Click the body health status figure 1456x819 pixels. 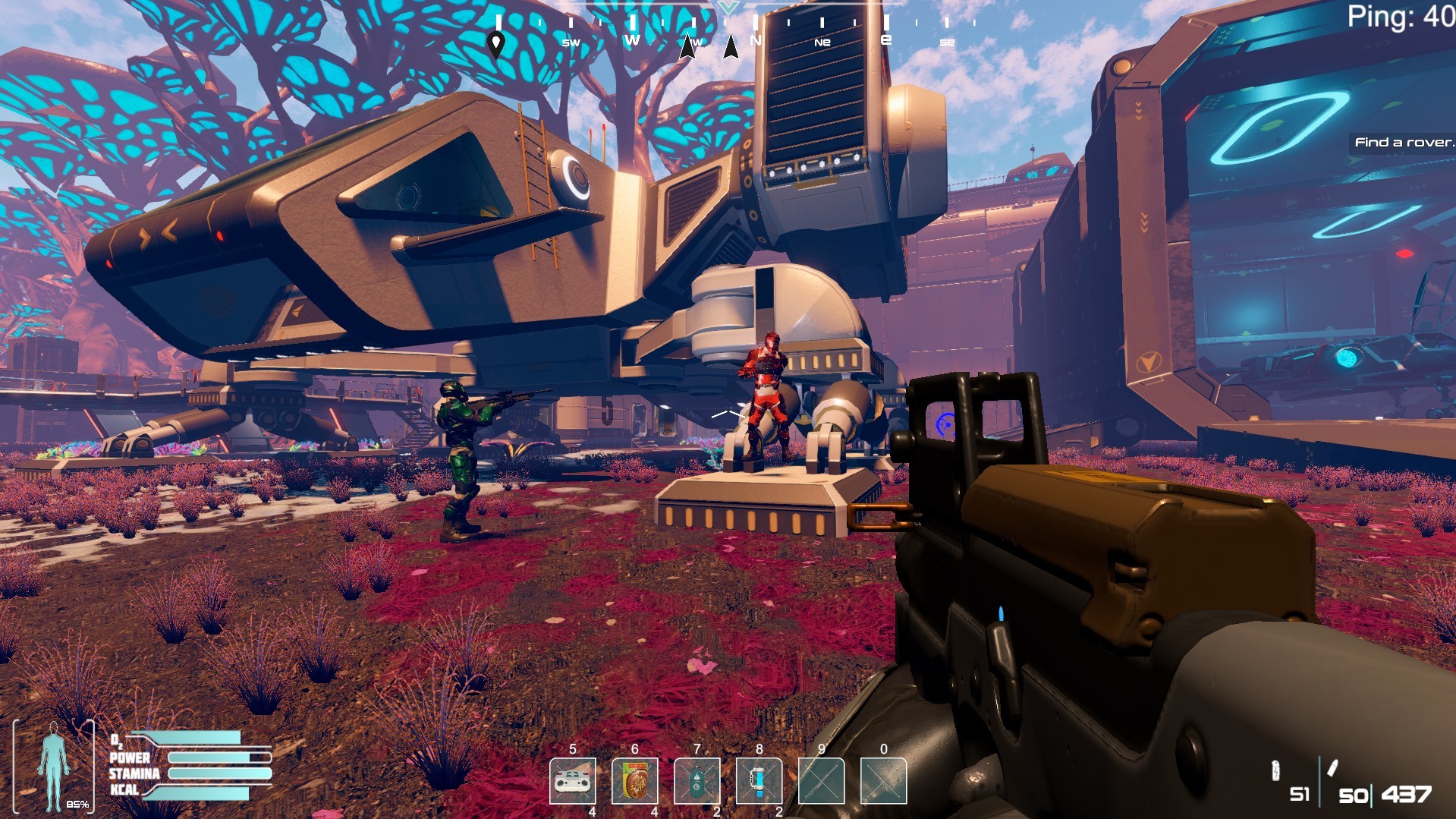coord(54,767)
